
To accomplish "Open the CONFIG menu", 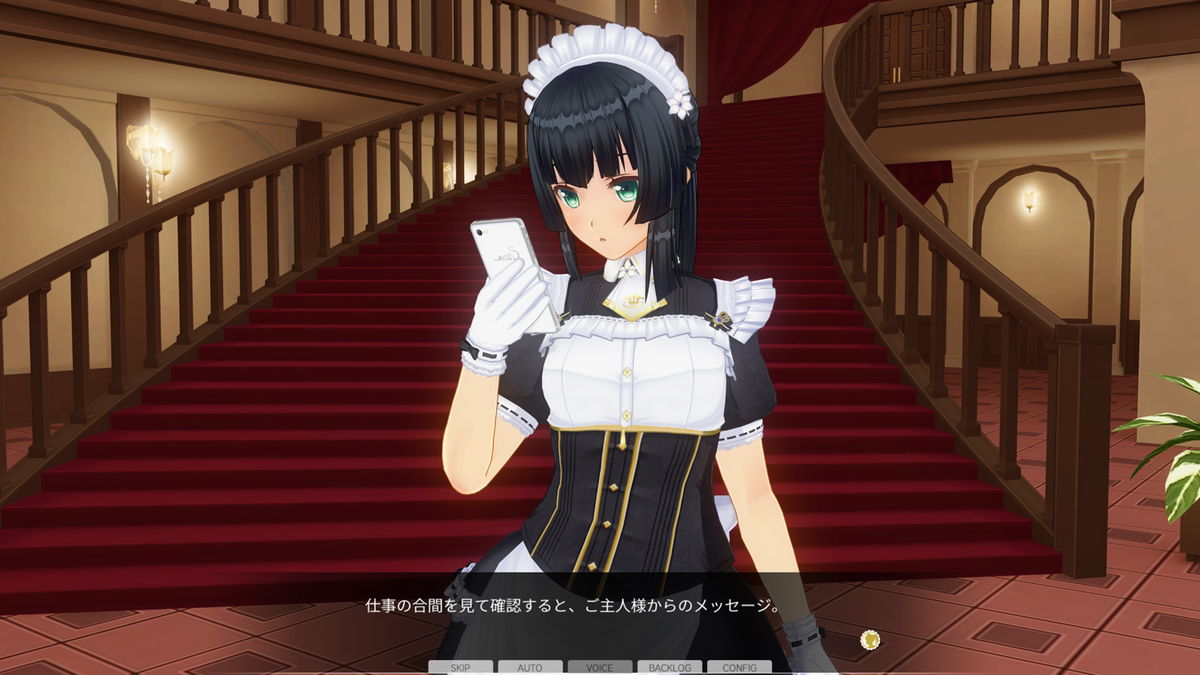I will [x=739, y=667].
